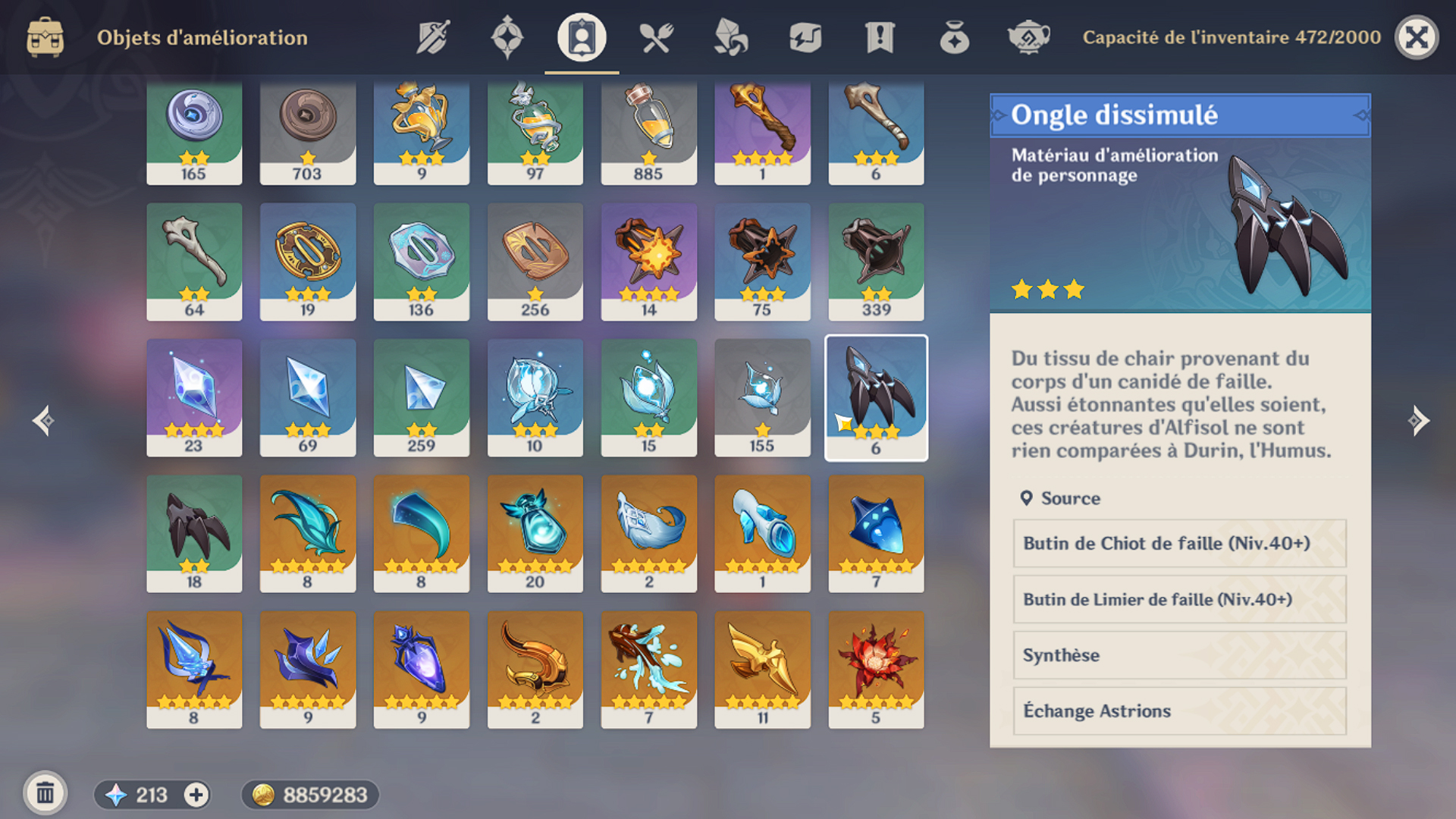Select the golden coin-shaped item with 19
The width and height of the screenshot is (1456, 819).
[308, 261]
